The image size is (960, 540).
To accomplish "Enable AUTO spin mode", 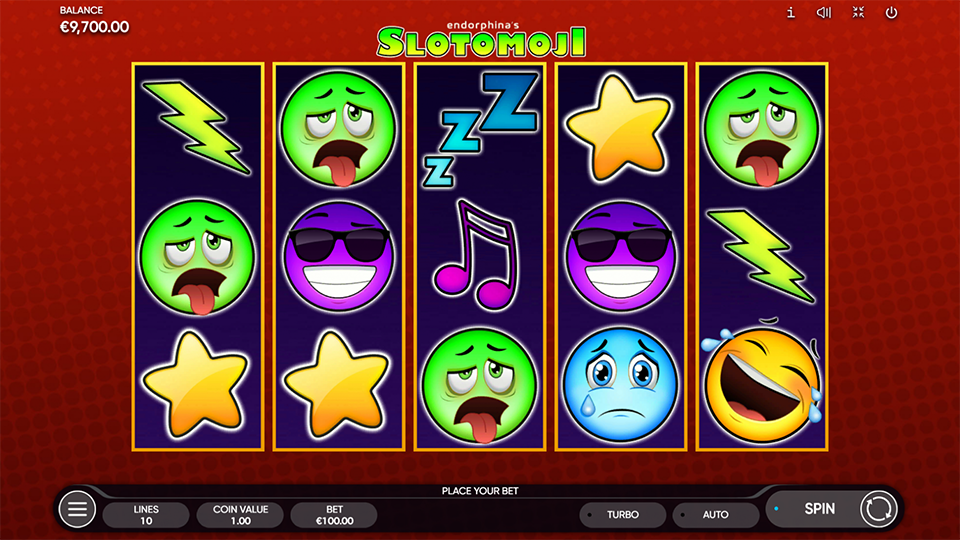I will coord(715,515).
